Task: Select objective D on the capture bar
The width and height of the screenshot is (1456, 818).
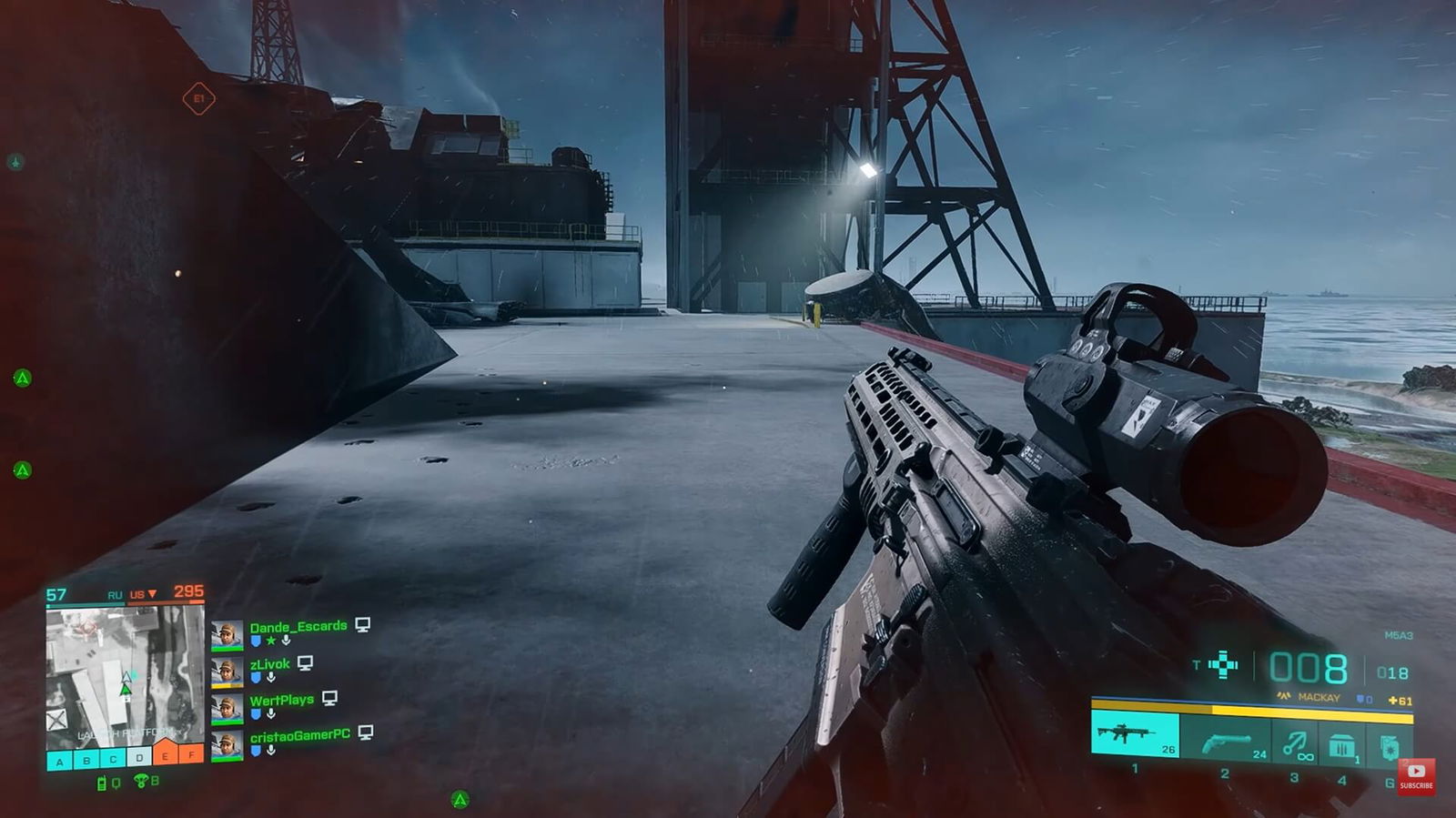Action: click(x=139, y=757)
